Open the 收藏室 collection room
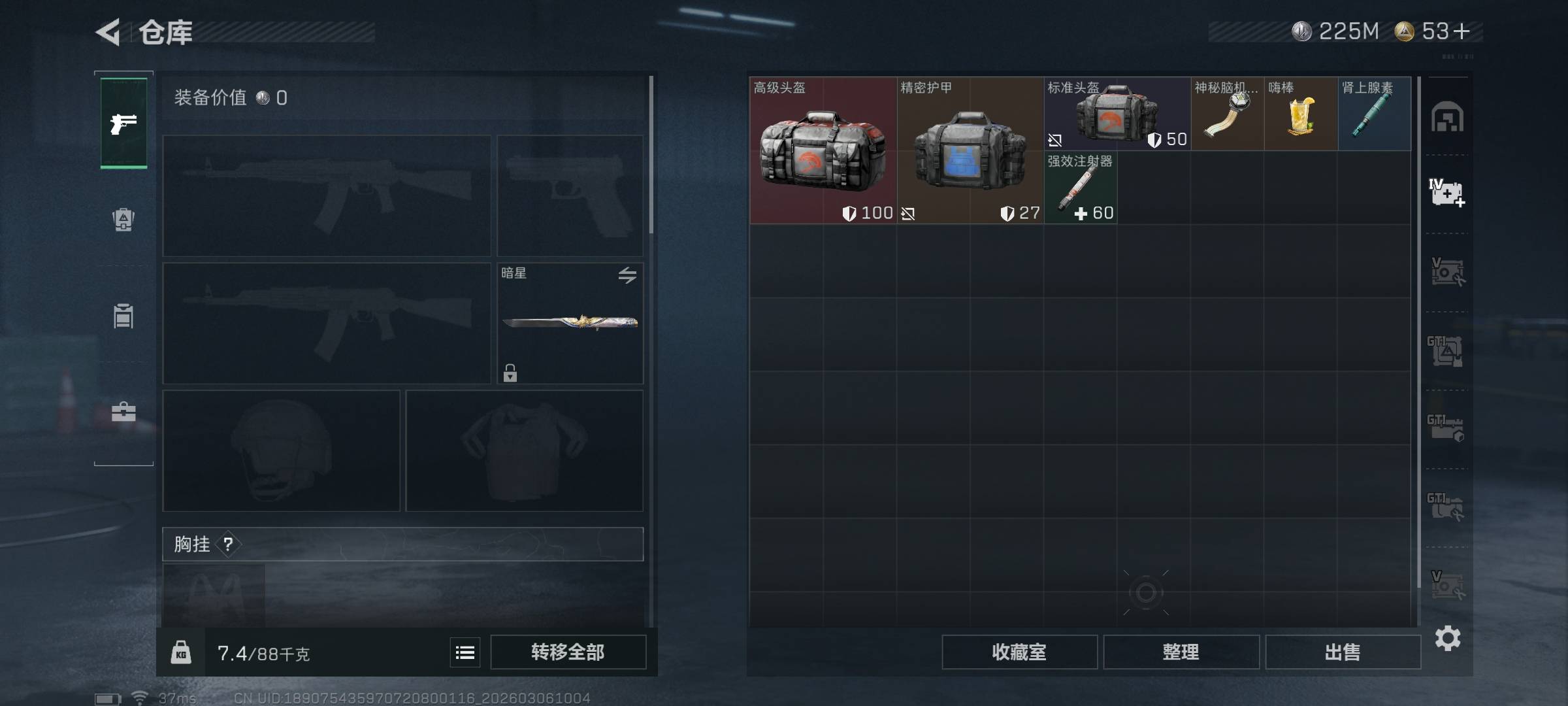This screenshot has height=706, width=1568. (x=1019, y=652)
